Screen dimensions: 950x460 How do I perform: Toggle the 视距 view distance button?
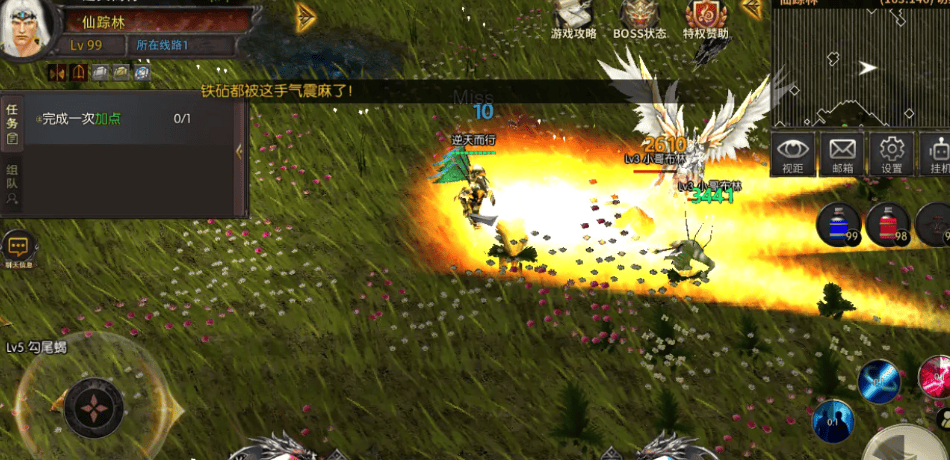(793, 154)
